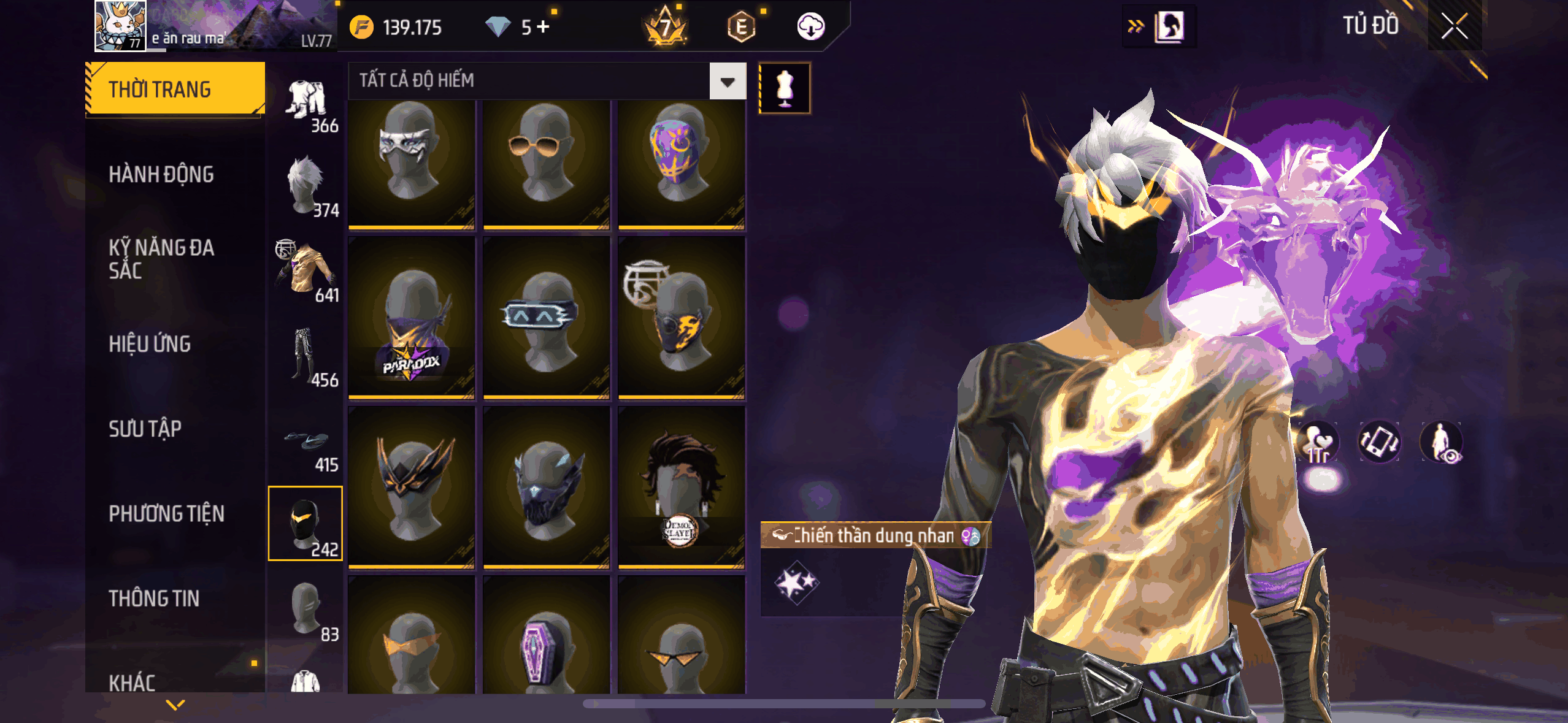Image resolution: width=1568 pixels, height=723 pixels.
Task: Toggle the character visibility eye icon
Action: 1442,442
